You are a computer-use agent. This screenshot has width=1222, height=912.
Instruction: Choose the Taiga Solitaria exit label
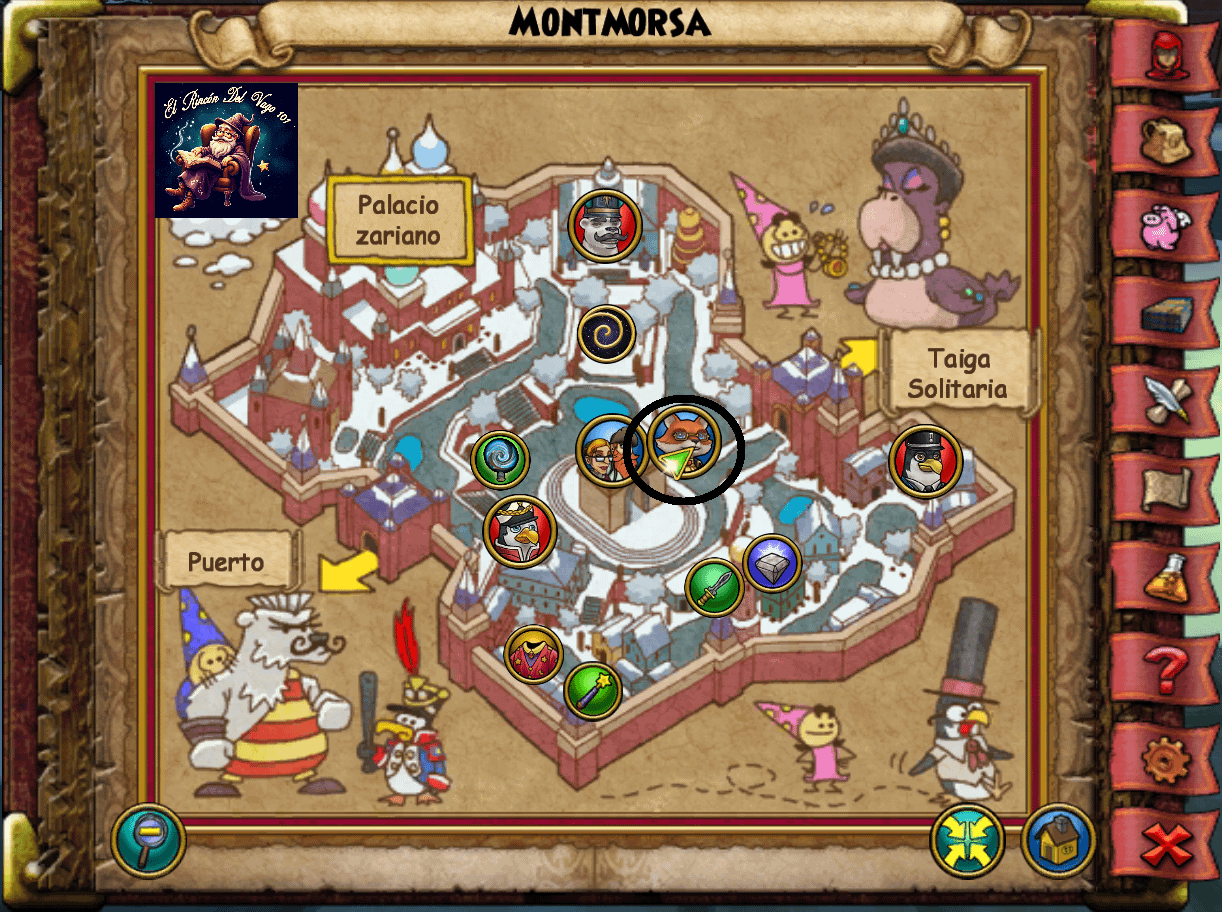959,372
